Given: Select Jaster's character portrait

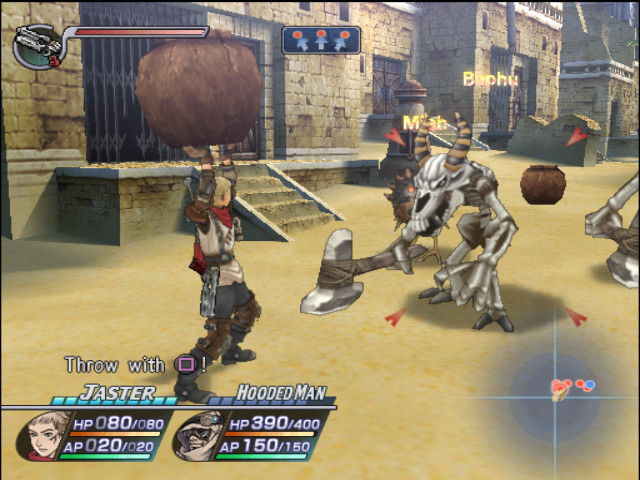Looking at the screenshot, I should pos(44,434).
